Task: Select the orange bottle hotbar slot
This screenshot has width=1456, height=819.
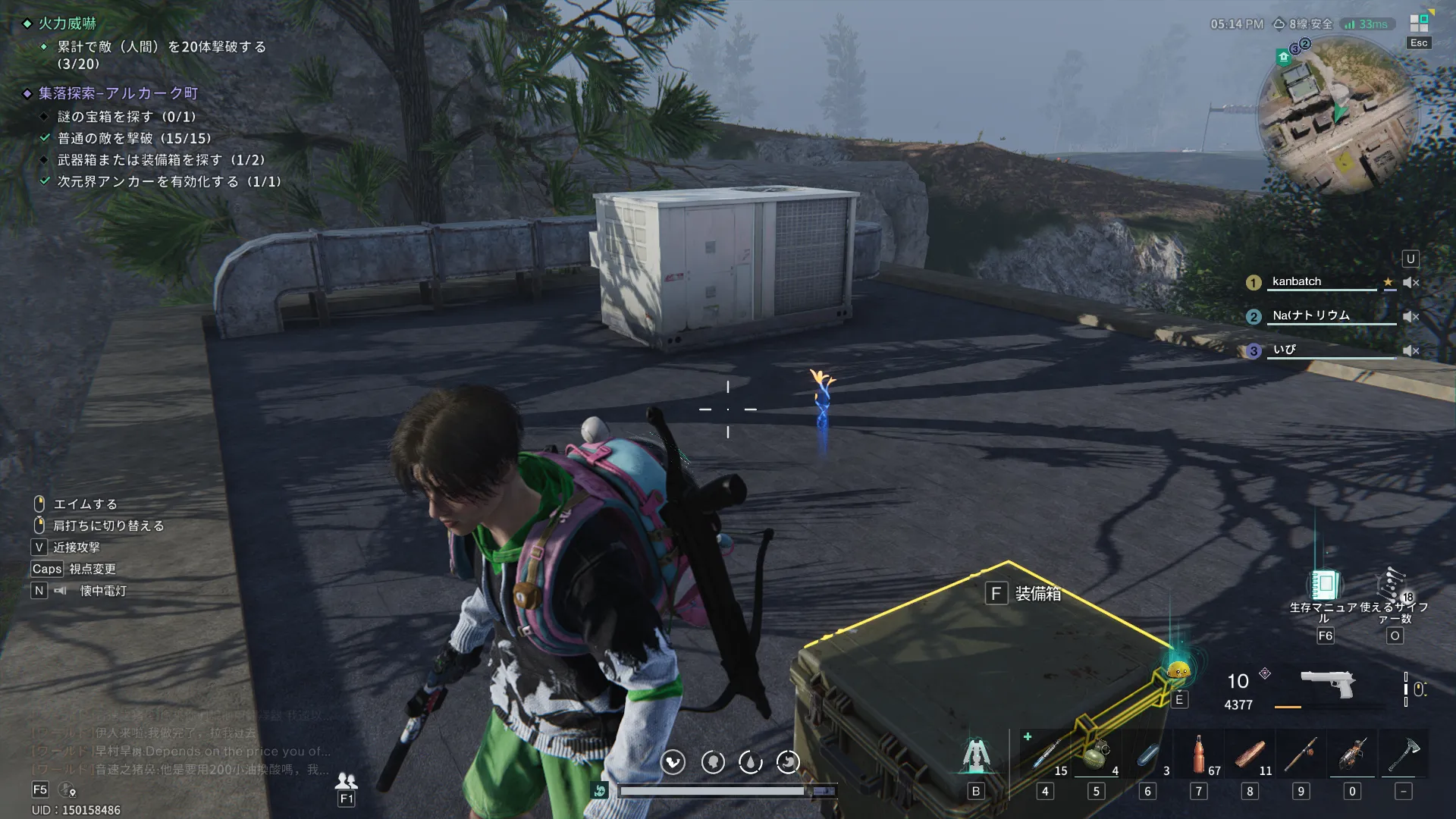Action: coord(1198,755)
